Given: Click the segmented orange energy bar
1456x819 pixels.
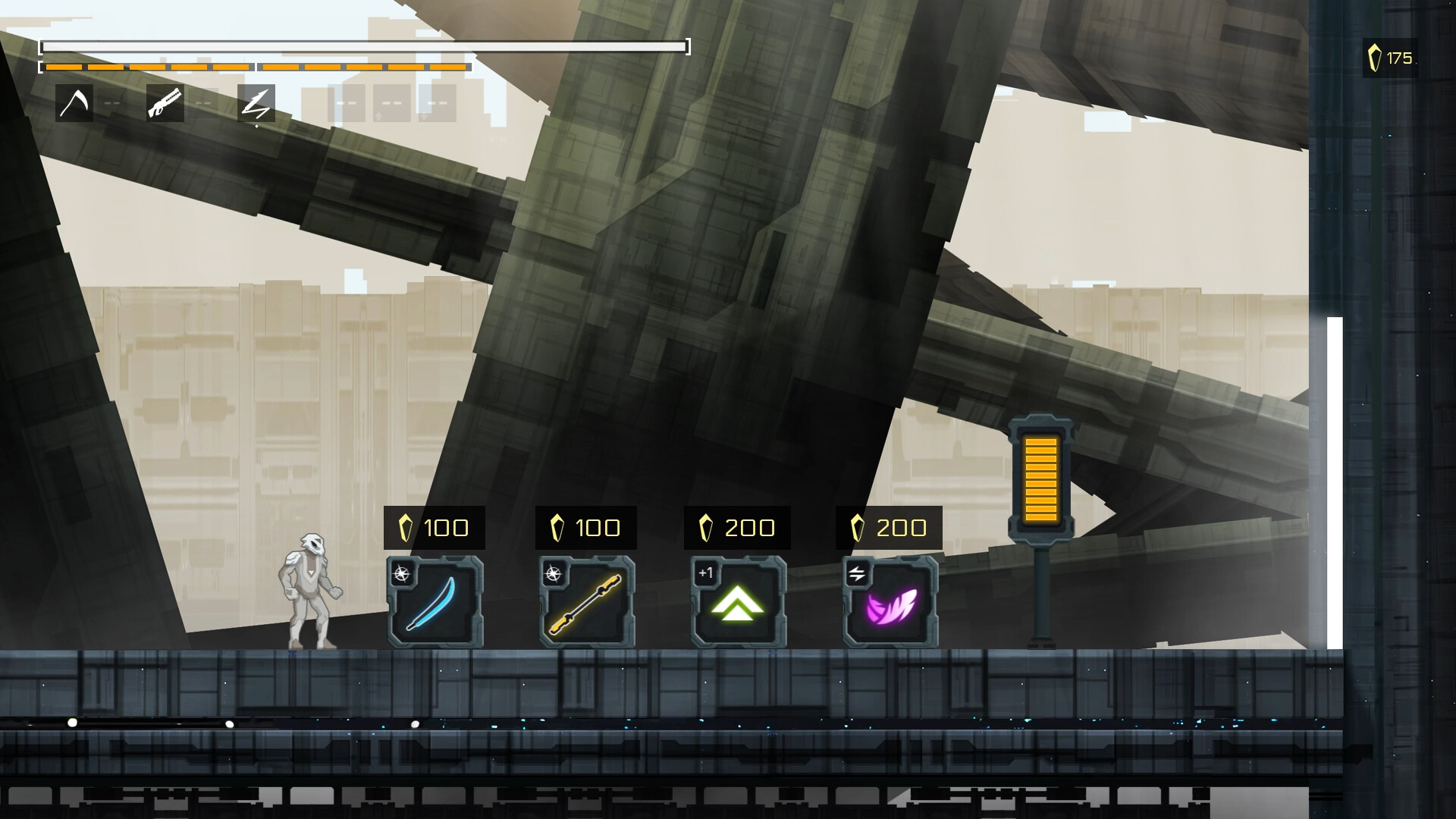Looking at the screenshot, I should pyautogui.click(x=254, y=67).
